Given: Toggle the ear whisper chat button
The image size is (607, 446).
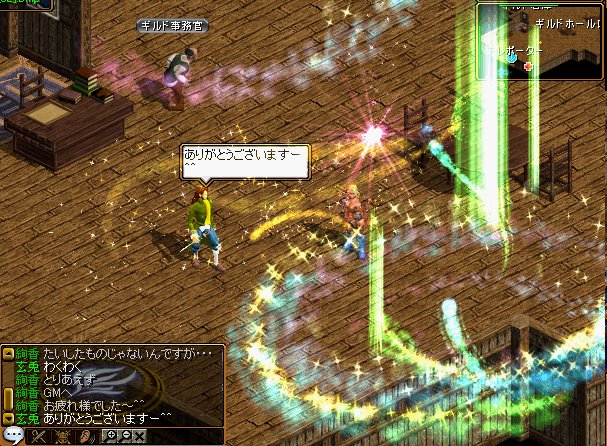Looking at the screenshot, I should coord(87,436).
